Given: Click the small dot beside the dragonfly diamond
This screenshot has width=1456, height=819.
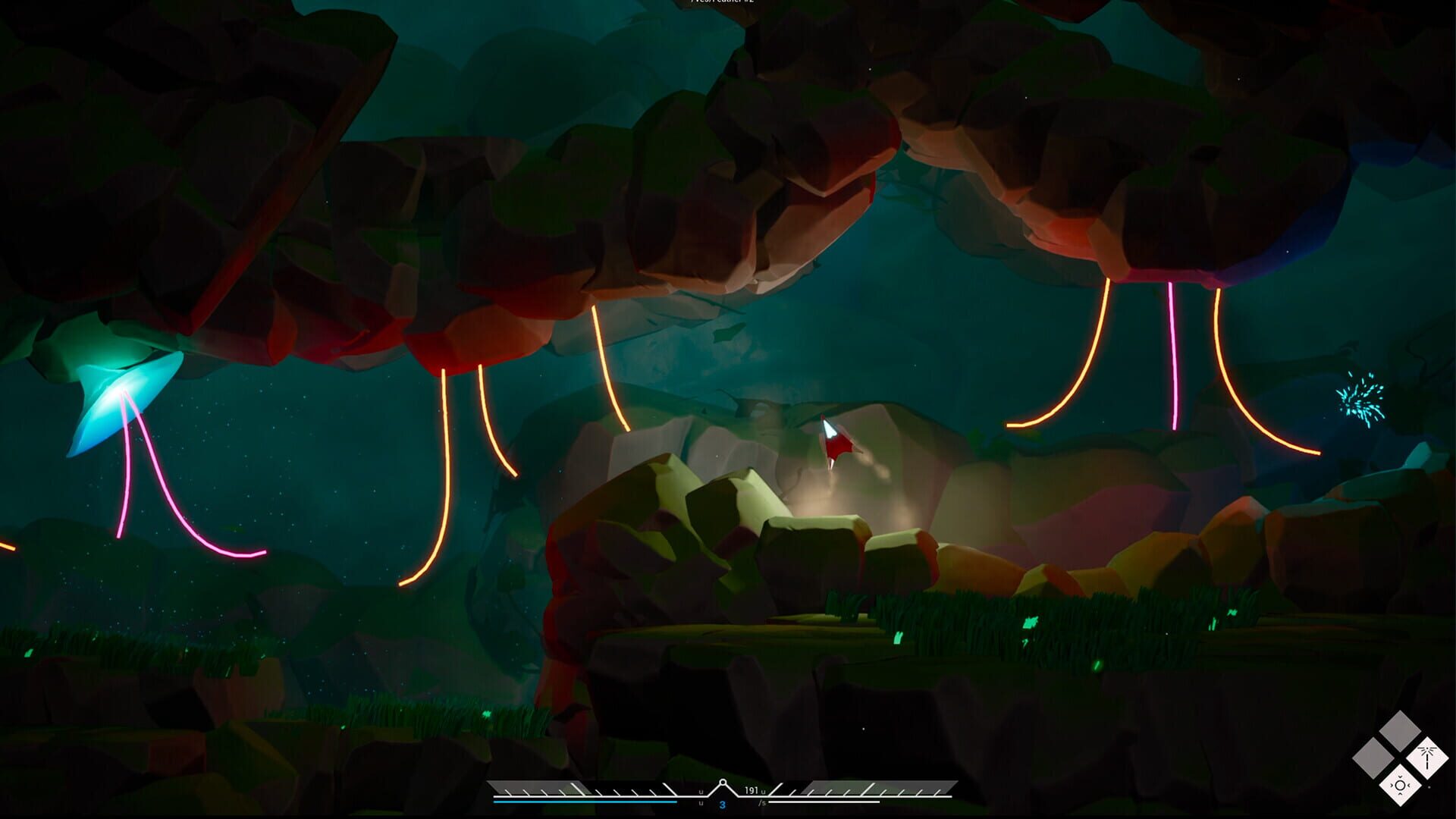Looking at the screenshot, I should [1429, 787].
